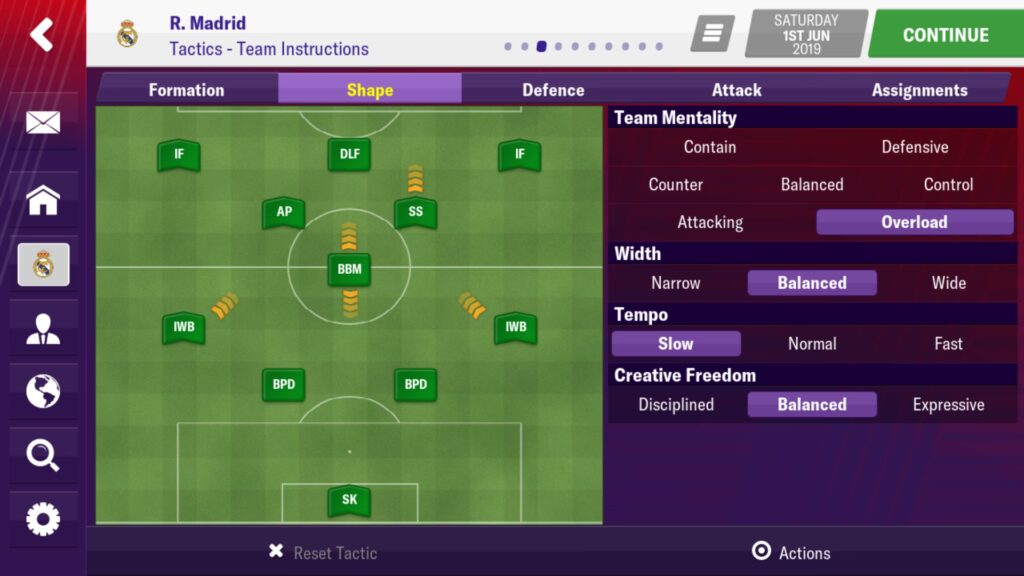Image resolution: width=1024 pixels, height=576 pixels.
Task: Switch to the Formation tab
Action: pos(187,90)
